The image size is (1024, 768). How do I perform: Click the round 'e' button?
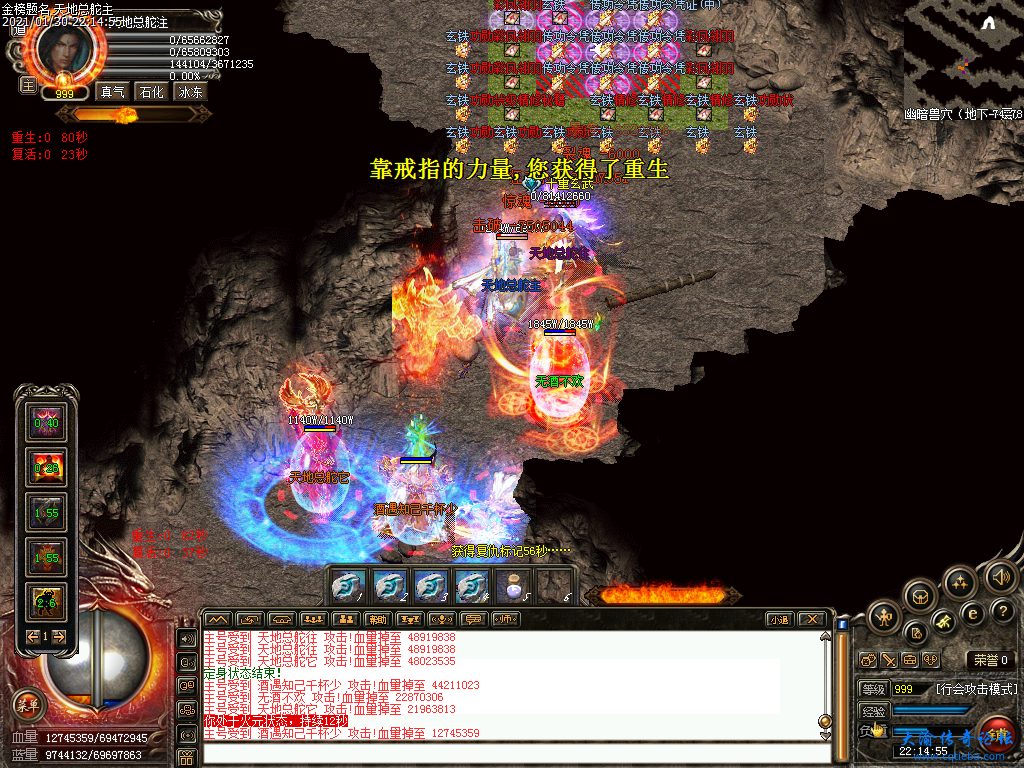coord(971,612)
